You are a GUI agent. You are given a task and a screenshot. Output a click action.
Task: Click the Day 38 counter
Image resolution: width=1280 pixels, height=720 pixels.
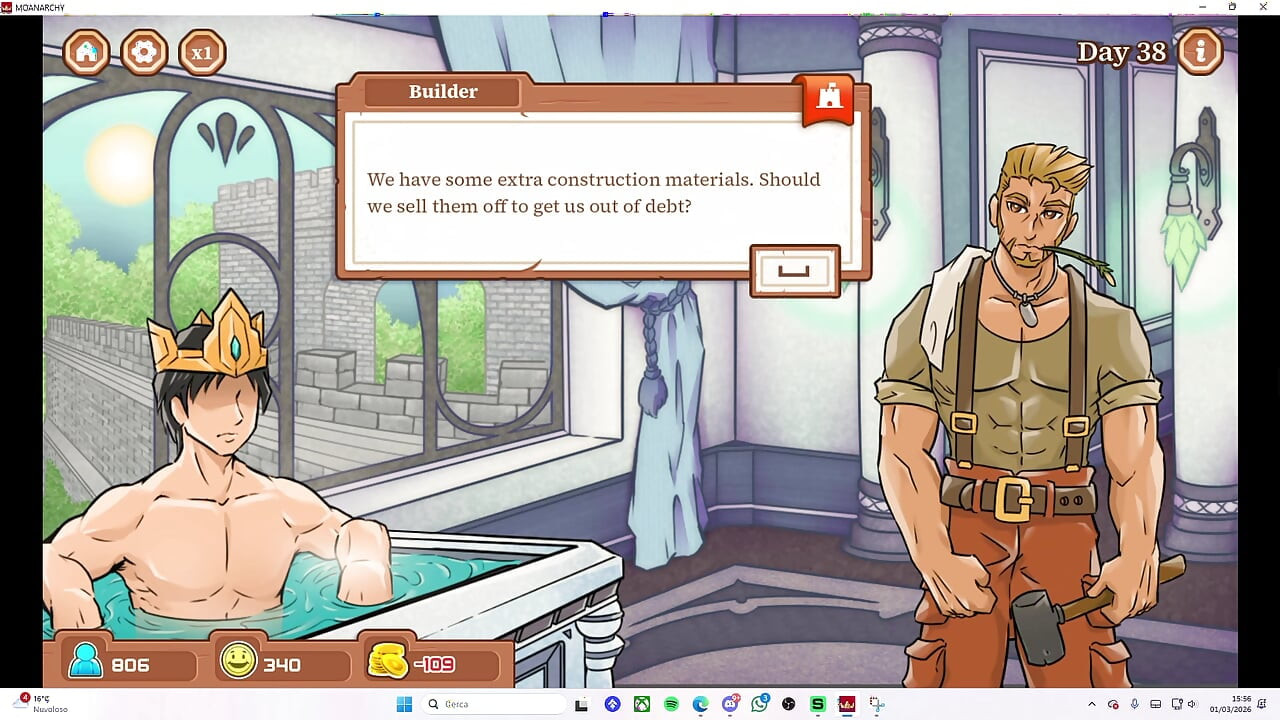(x=1121, y=51)
